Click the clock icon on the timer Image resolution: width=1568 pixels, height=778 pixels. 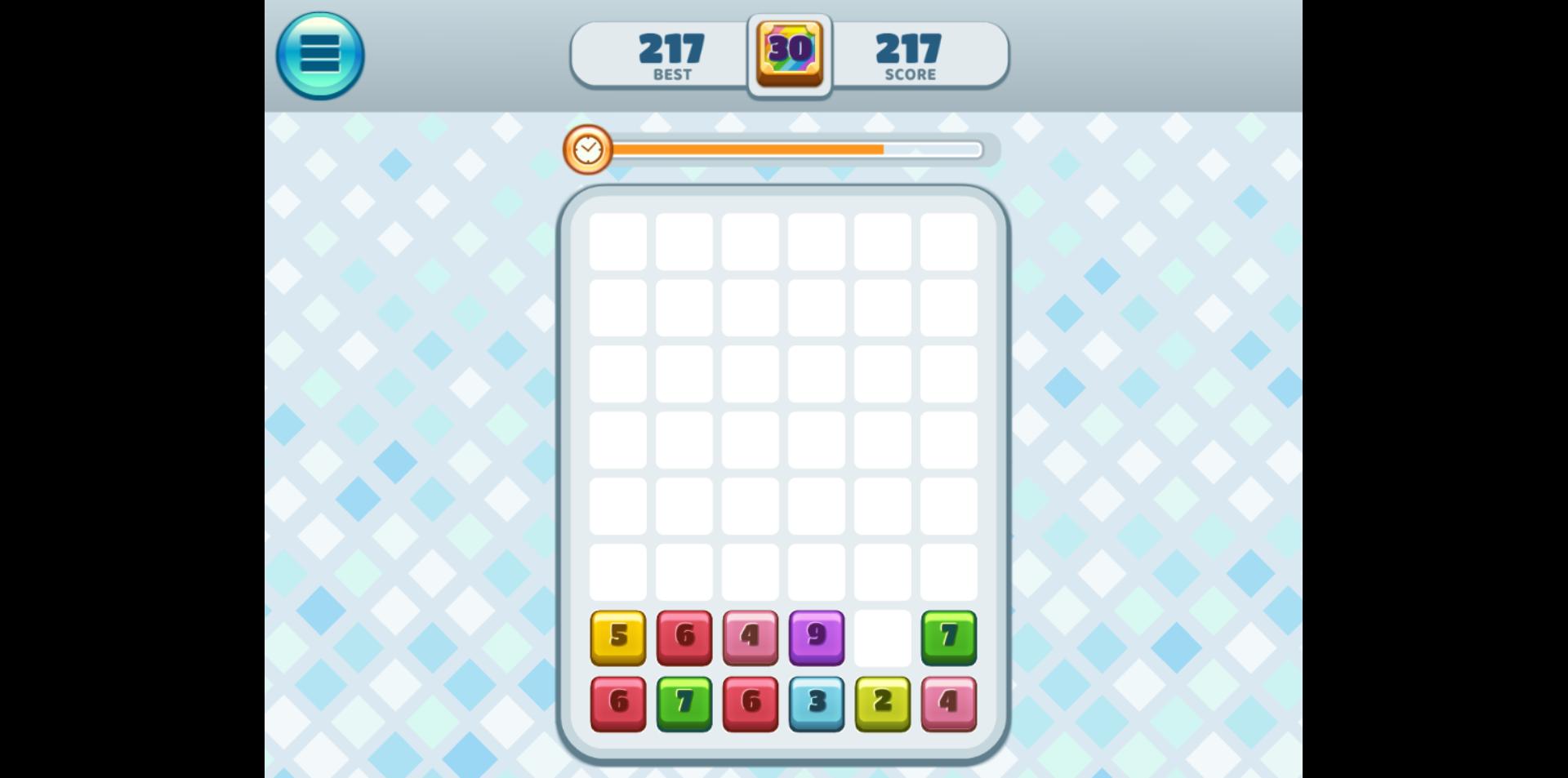(x=587, y=149)
